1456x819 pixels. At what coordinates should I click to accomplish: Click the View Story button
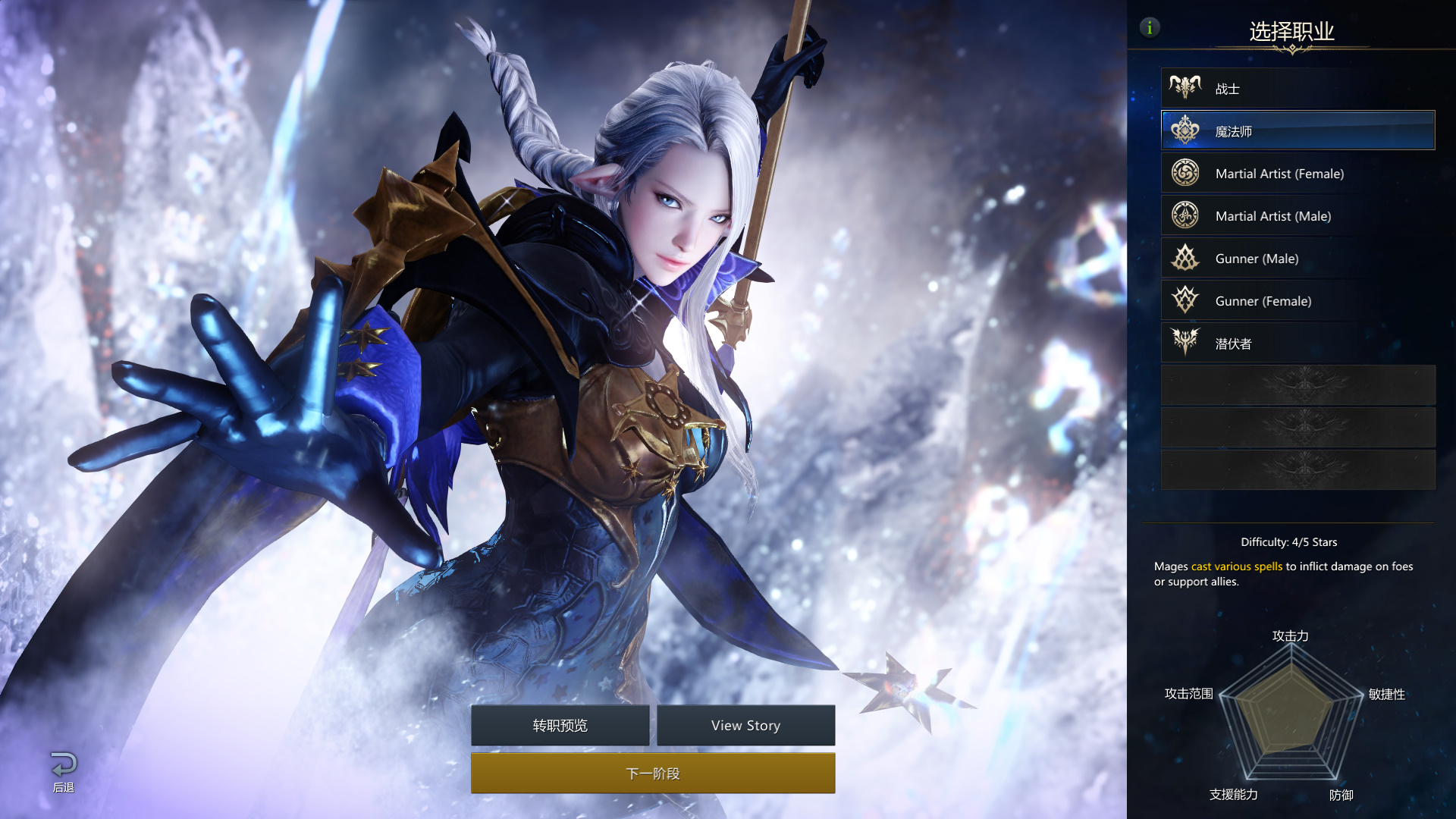(745, 726)
